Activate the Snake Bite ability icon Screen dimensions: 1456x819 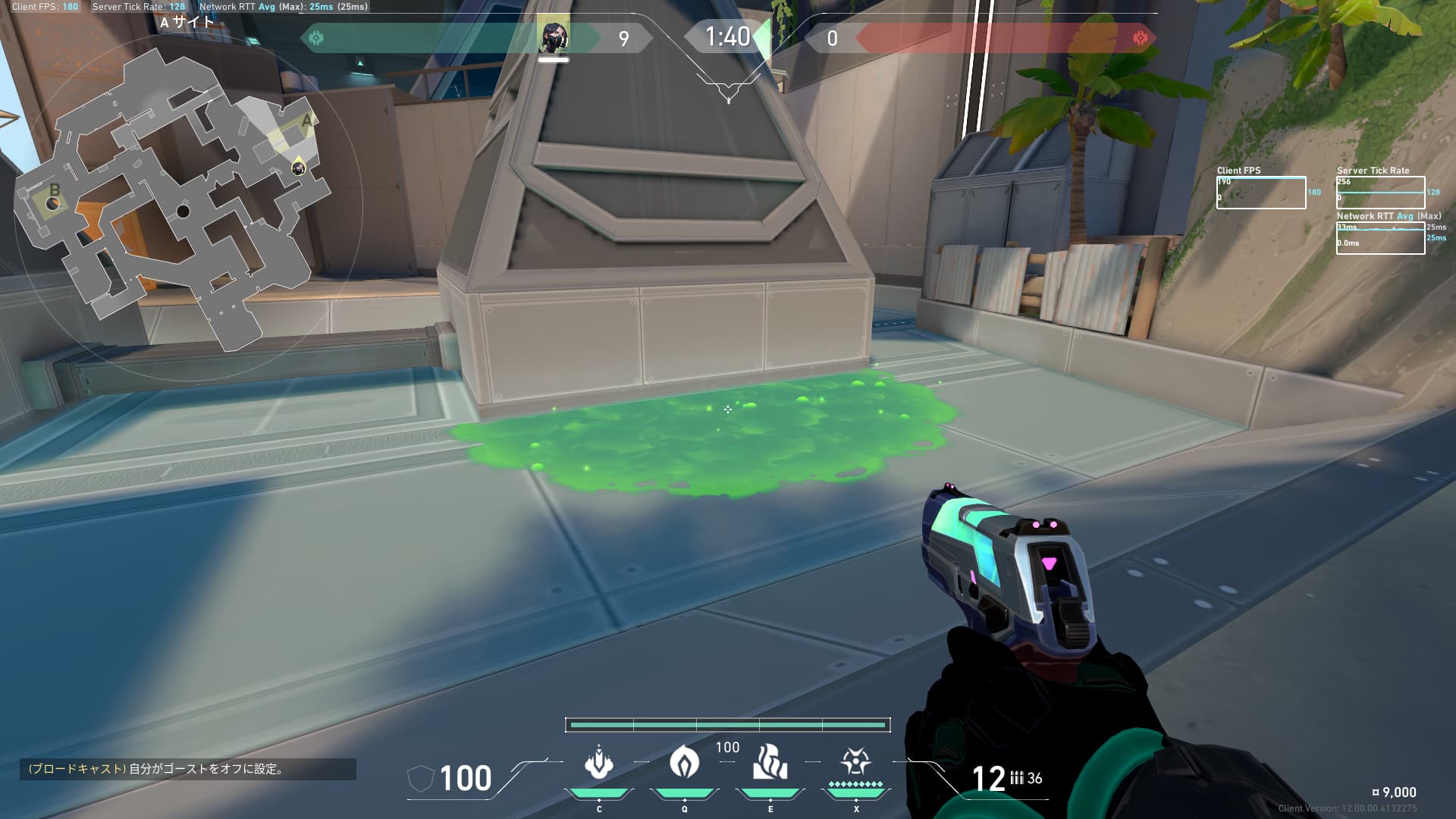(598, 763)
